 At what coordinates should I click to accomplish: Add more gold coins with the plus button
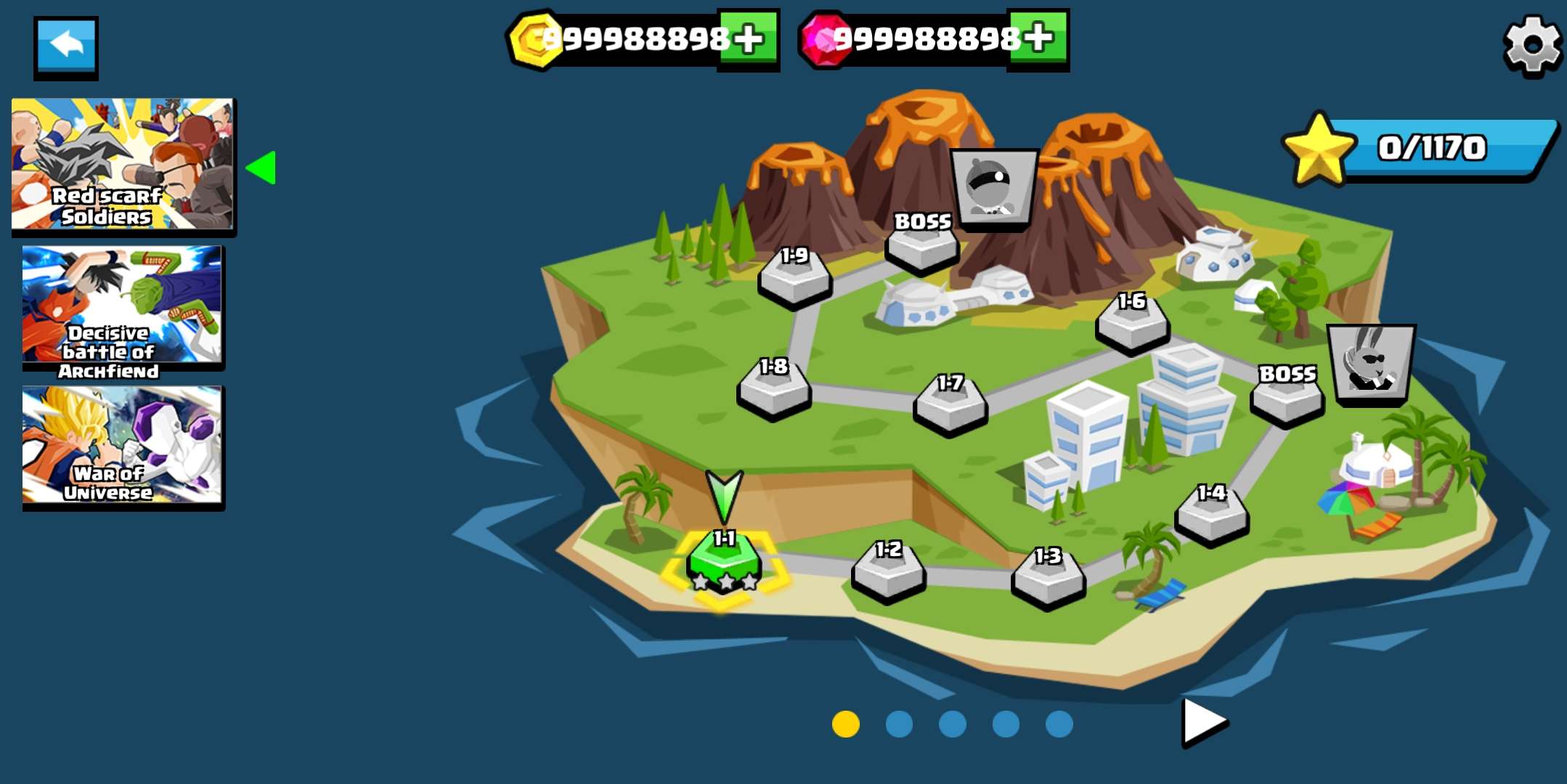click(748, 39)
